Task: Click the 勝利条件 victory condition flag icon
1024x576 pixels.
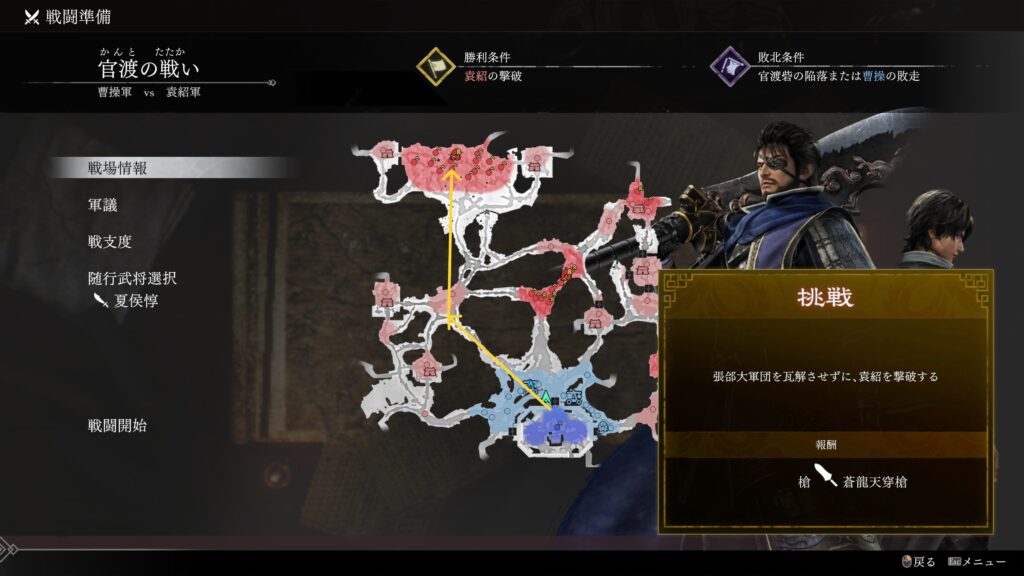Action: click(x=436, y=66)
